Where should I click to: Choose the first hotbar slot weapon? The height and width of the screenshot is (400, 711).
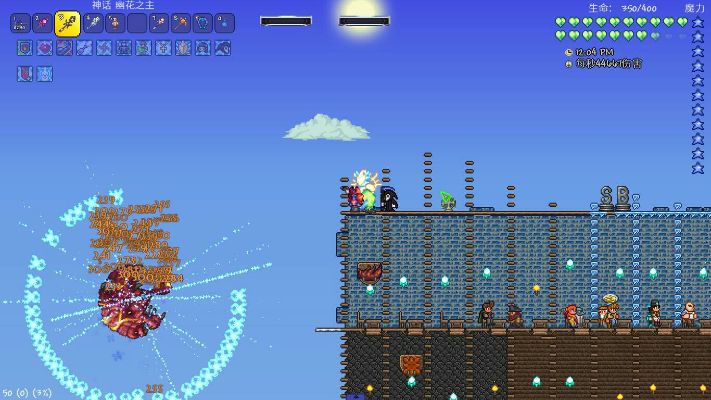click(20, 23)
